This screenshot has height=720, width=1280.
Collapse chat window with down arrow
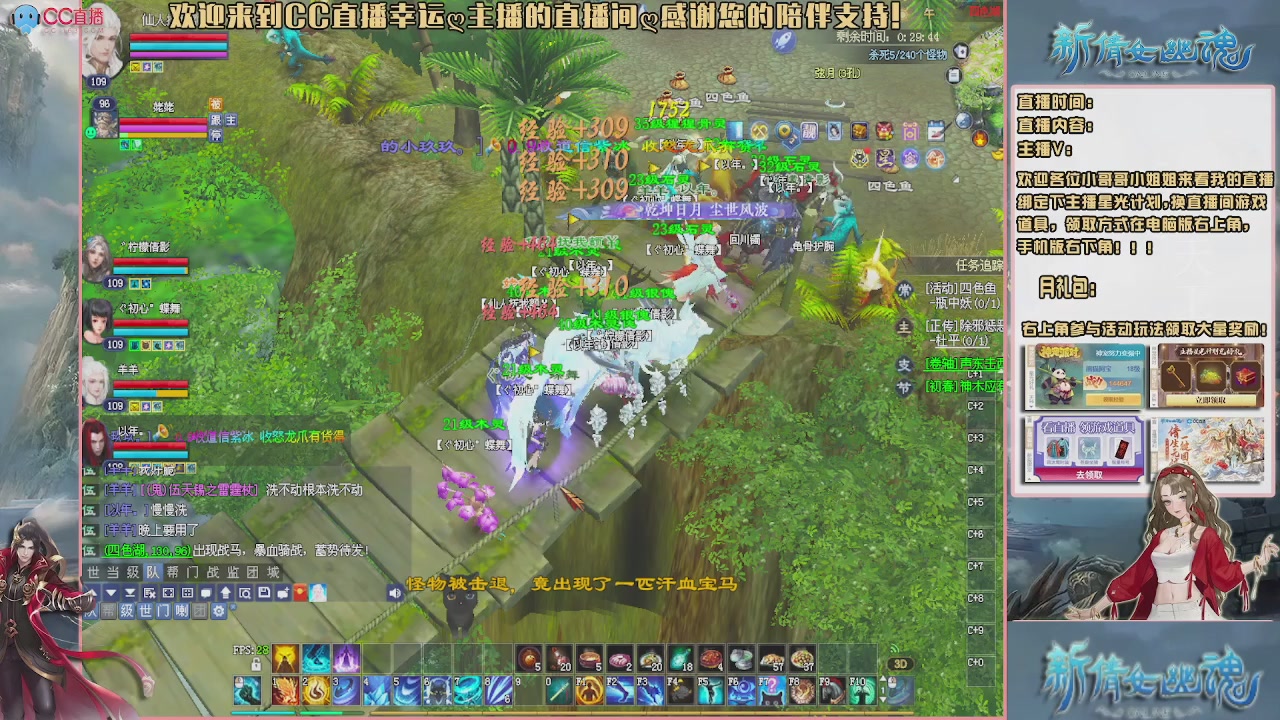click(111, 593)
